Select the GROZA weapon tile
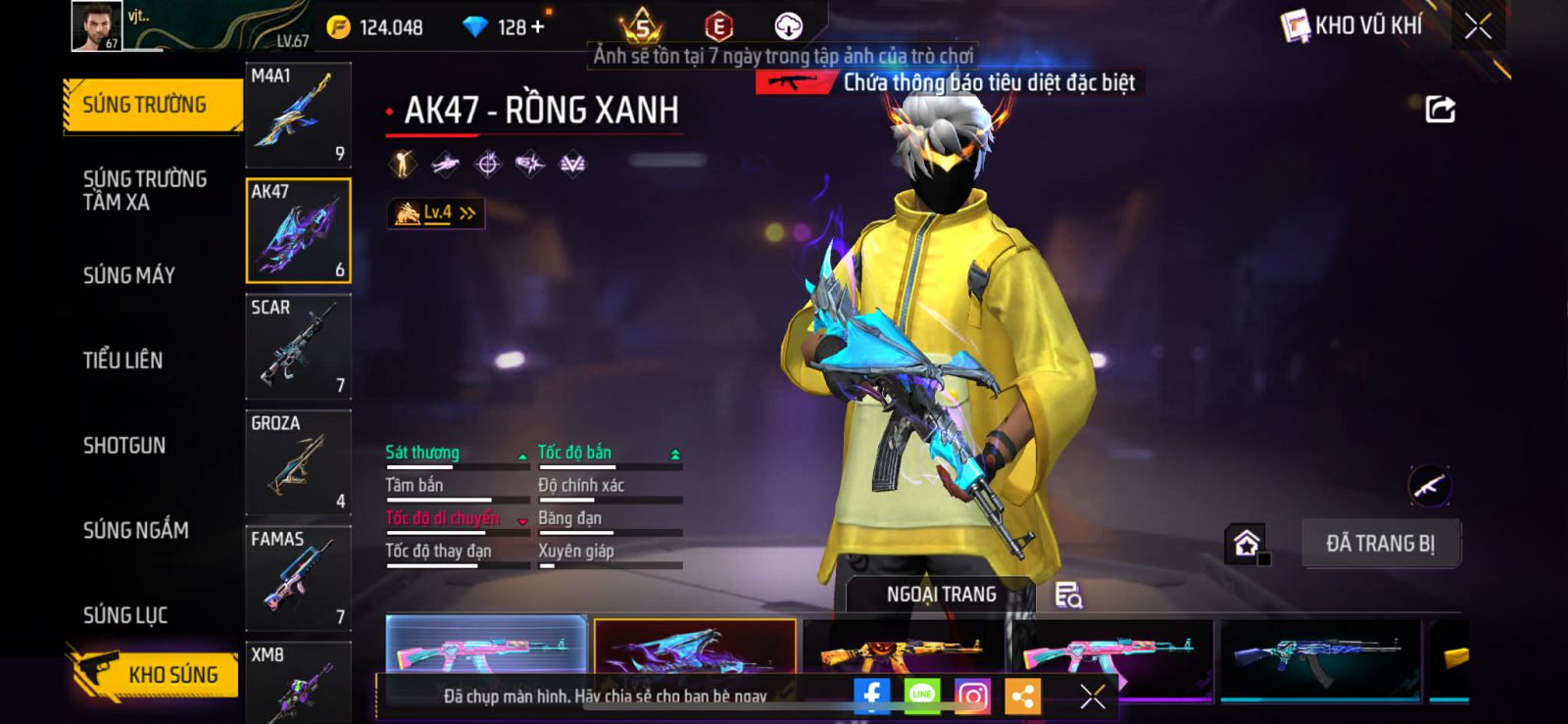Viewport: 1568px width, 724px height. (298, 462)
